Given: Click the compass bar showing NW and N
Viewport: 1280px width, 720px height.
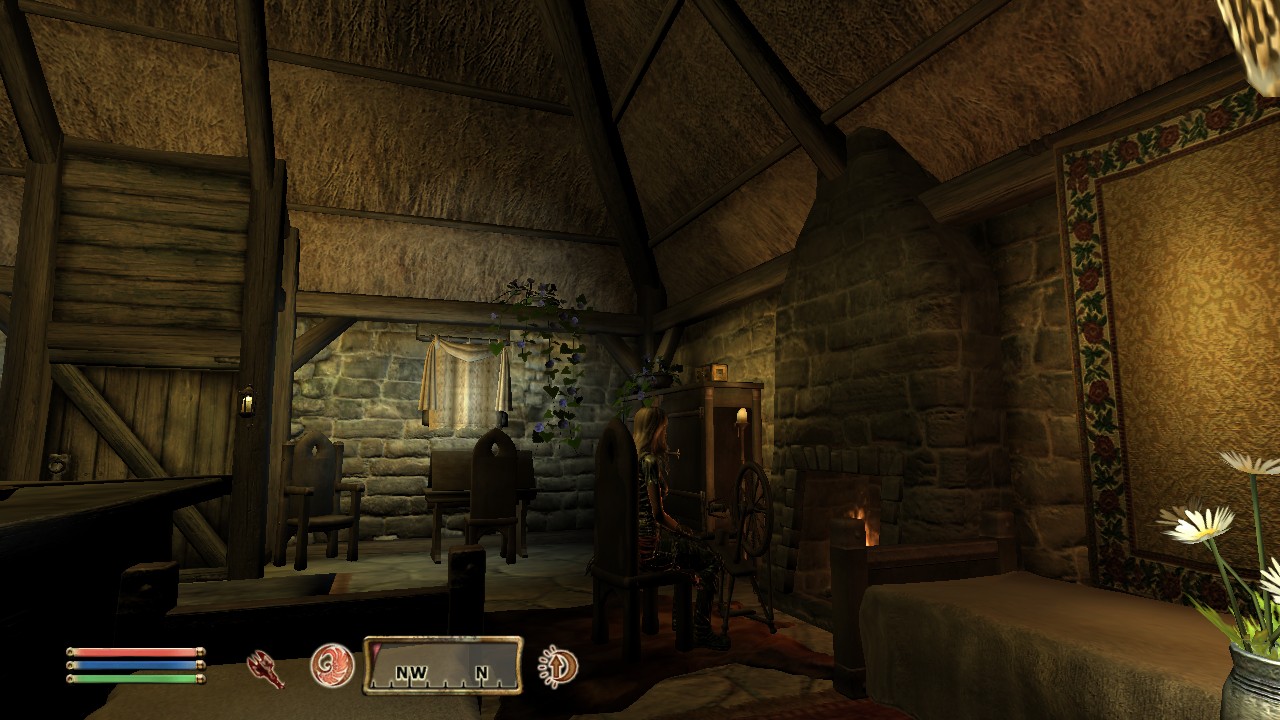Looking at the screenshot, I should pos(442,666).
